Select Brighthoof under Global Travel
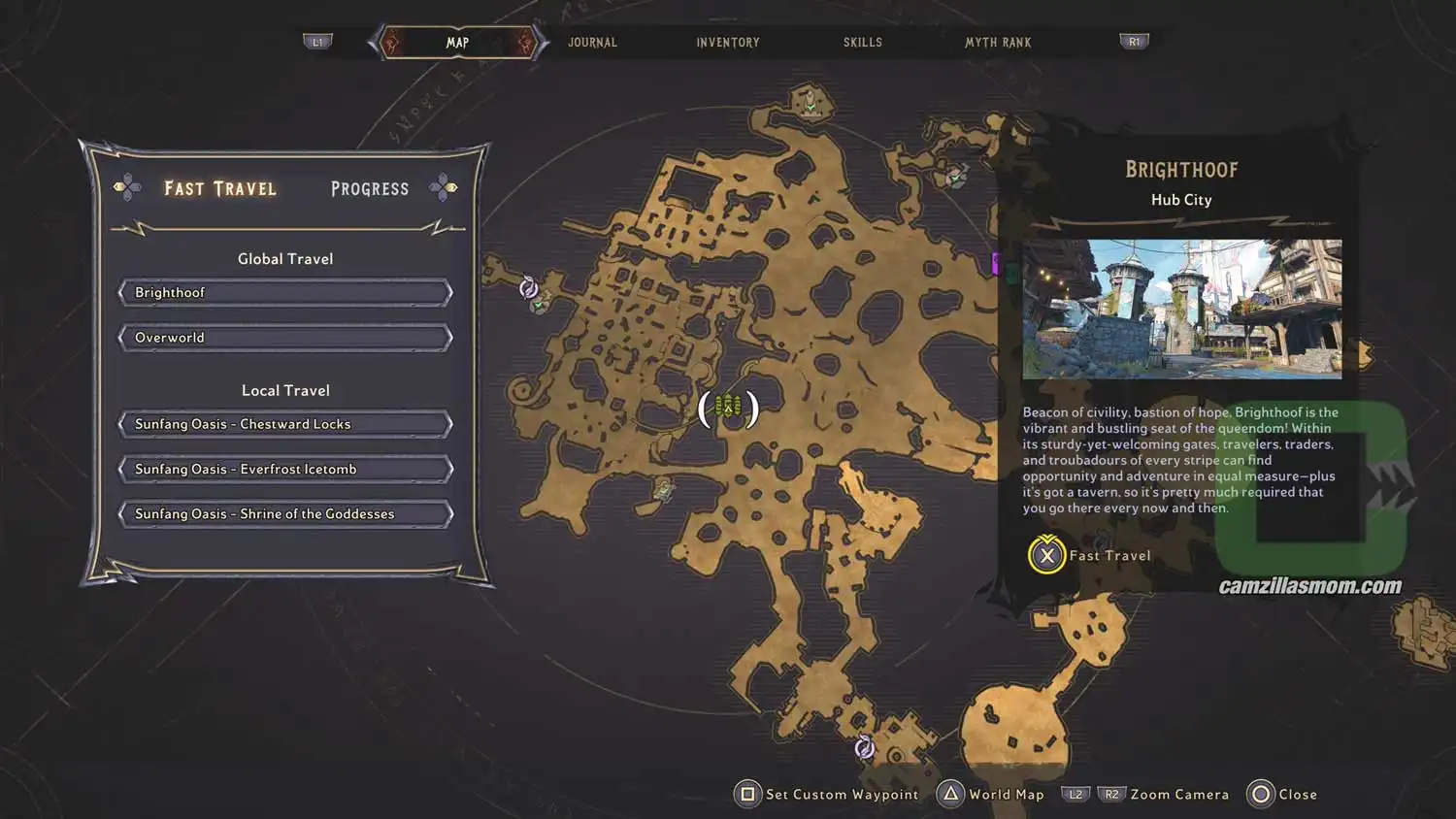This screenshot has height=819, width=1456. (x=284, y=292)
